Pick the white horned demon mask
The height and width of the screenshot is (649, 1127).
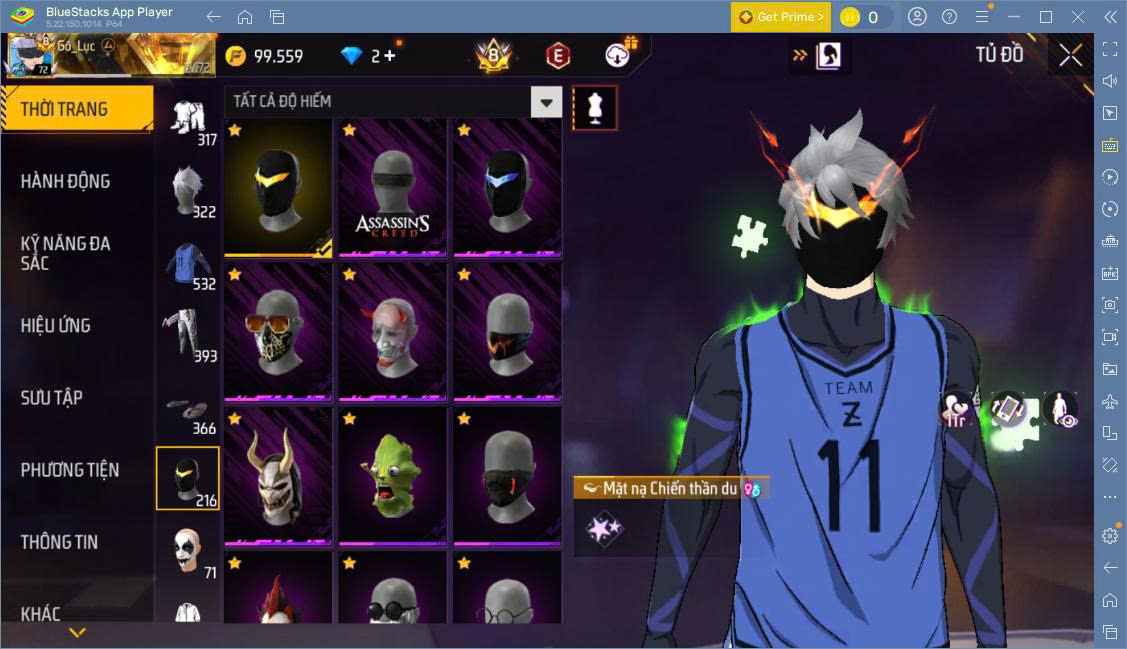point(278,476)
